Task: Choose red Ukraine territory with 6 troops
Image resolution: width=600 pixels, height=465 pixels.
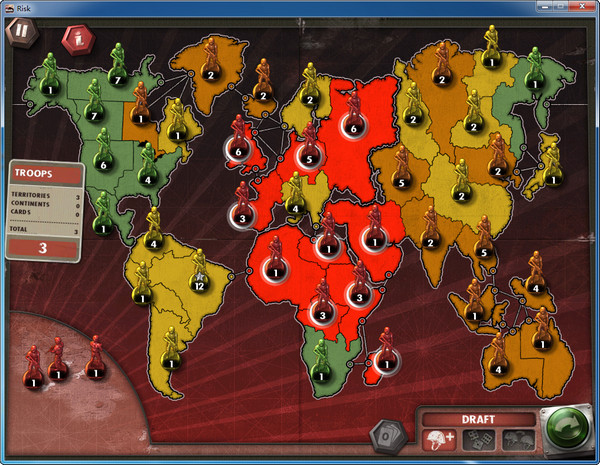Action: 352,125
